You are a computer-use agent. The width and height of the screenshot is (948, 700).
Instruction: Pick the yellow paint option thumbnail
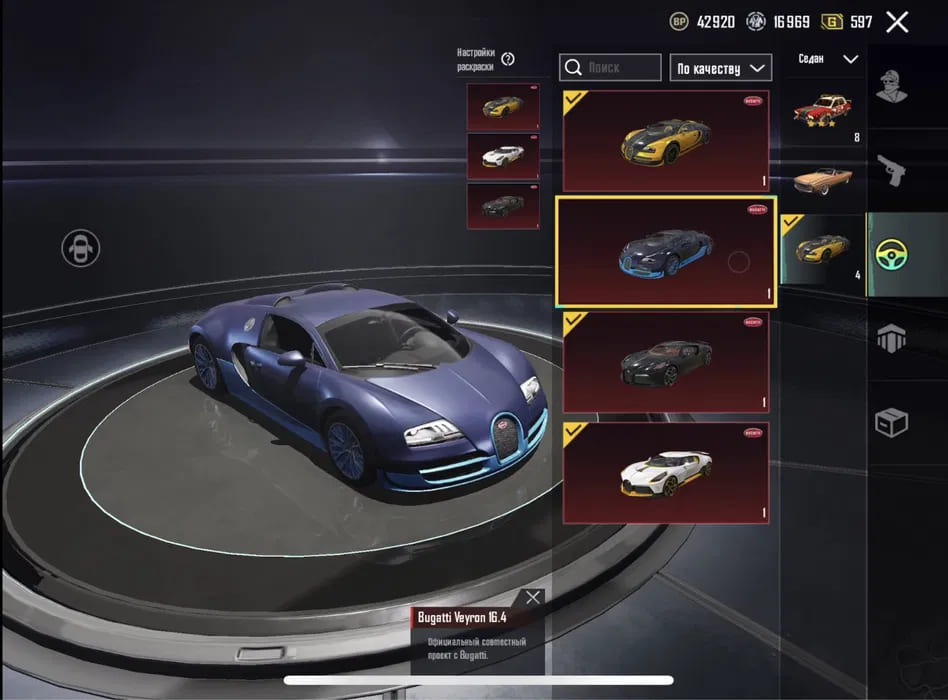coord(503,107)
